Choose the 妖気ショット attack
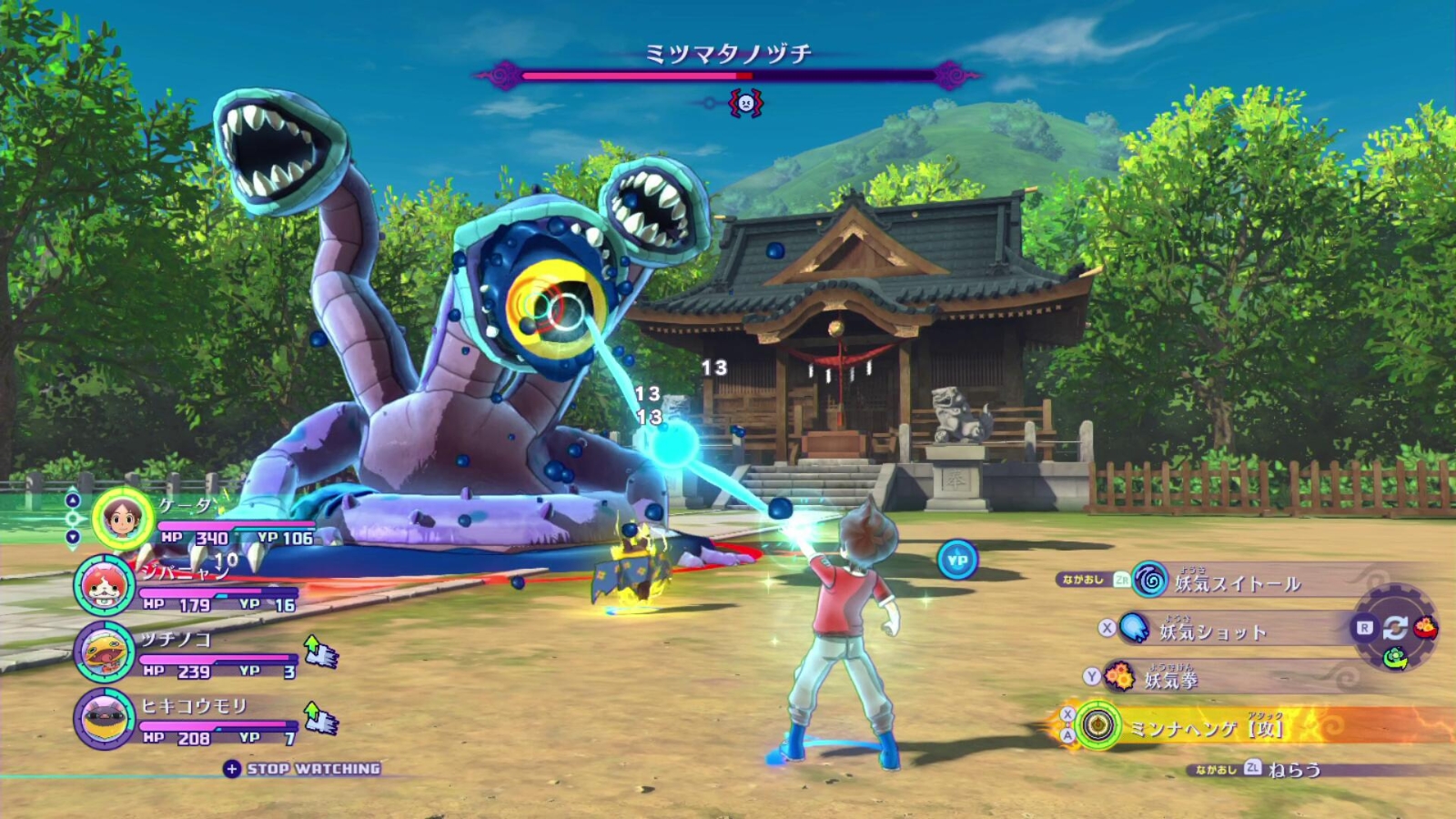This screenshot has height=819, width=1456. (1212, 630)
